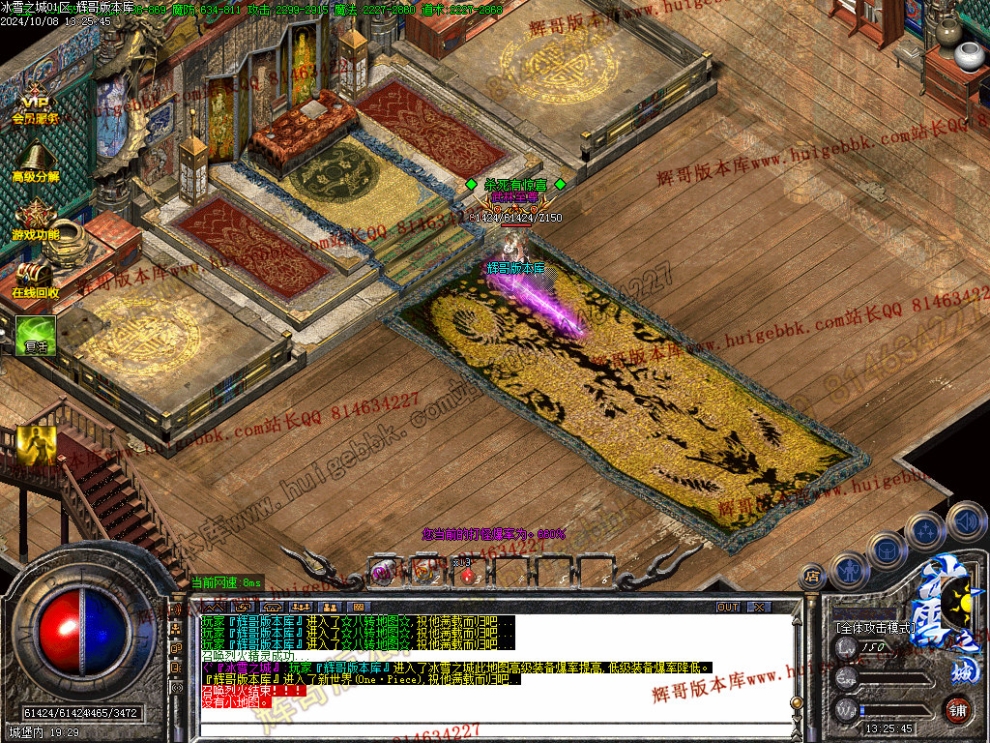Open the skills stars round button
Screen dimensions: 990x743
click(925, 530)
